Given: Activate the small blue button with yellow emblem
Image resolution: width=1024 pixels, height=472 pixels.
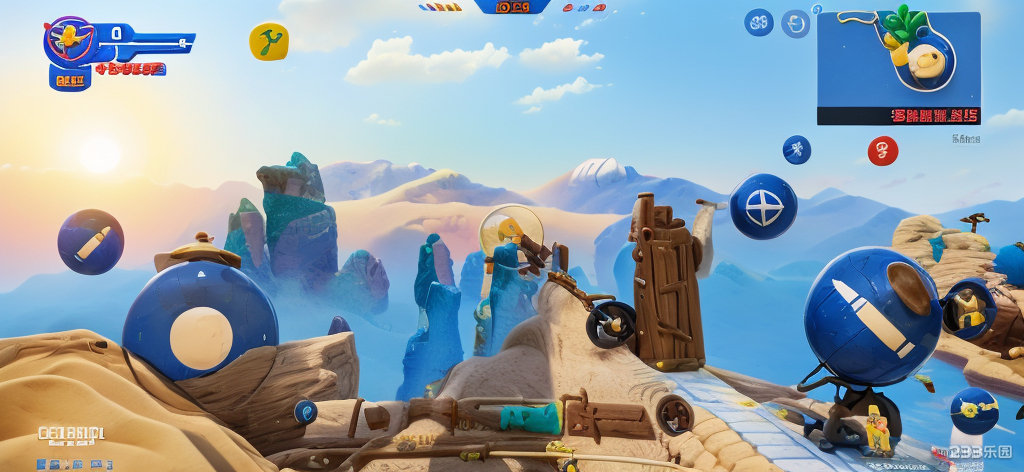Looking at the screenshot, I should 973,410.
